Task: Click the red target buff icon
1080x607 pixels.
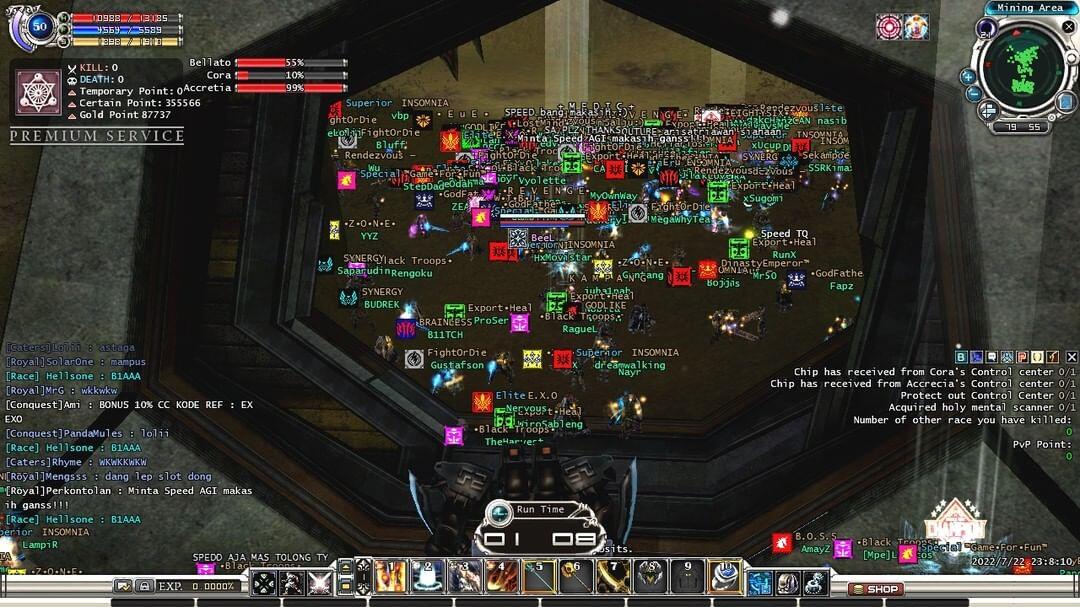Action: (889, 27)
